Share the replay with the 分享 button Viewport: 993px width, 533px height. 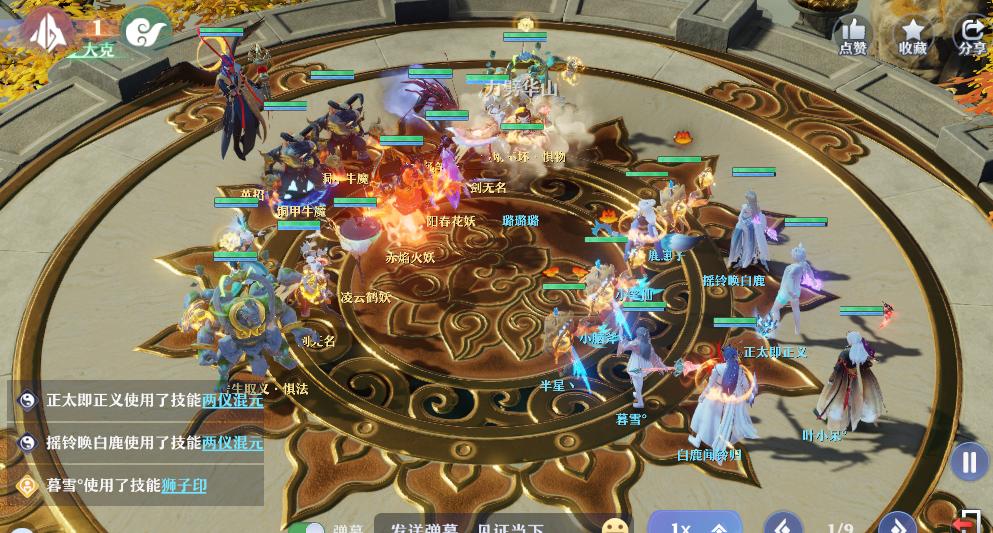(971, 35)
